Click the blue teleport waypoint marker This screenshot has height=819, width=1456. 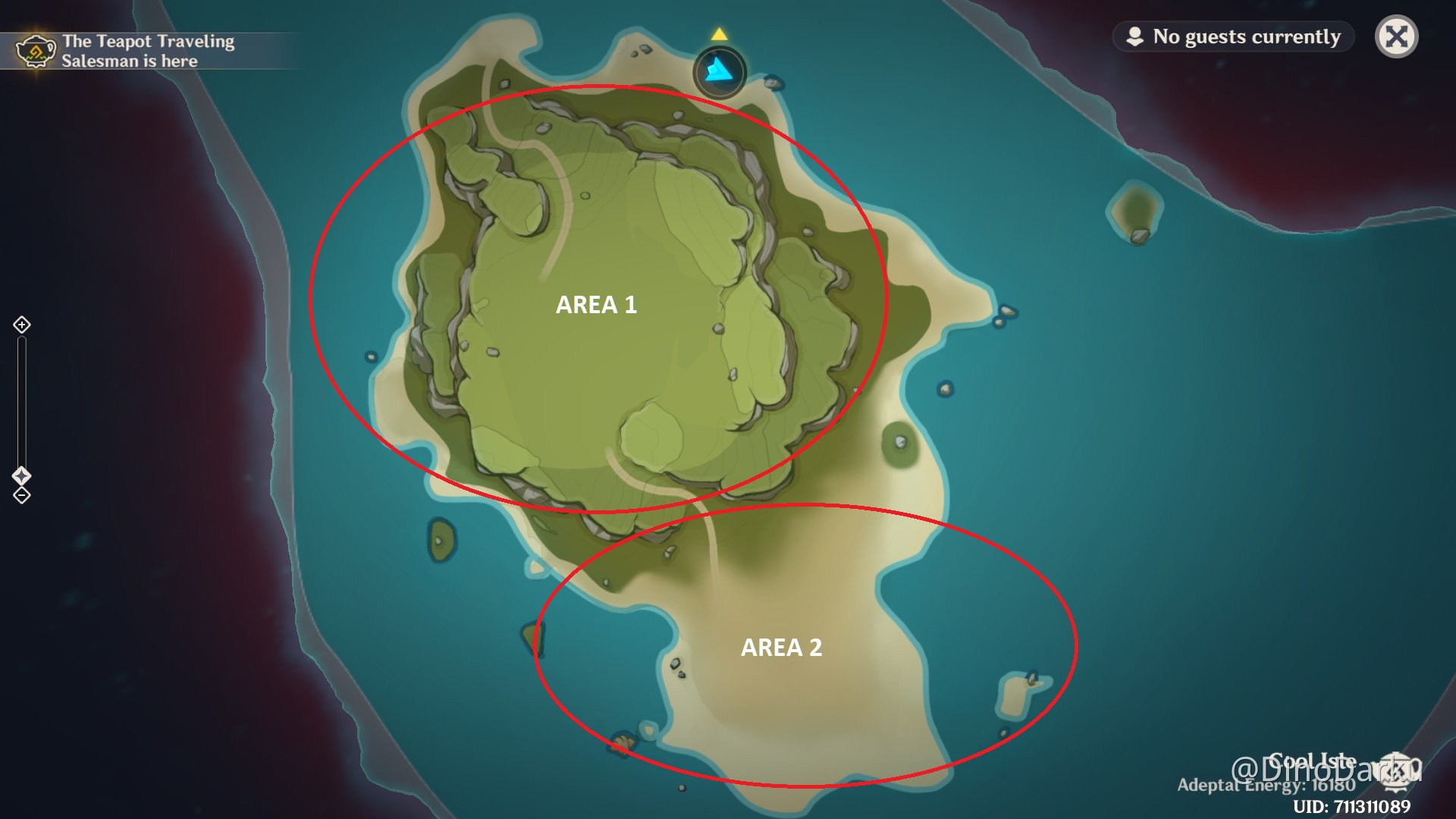point(719,73)
